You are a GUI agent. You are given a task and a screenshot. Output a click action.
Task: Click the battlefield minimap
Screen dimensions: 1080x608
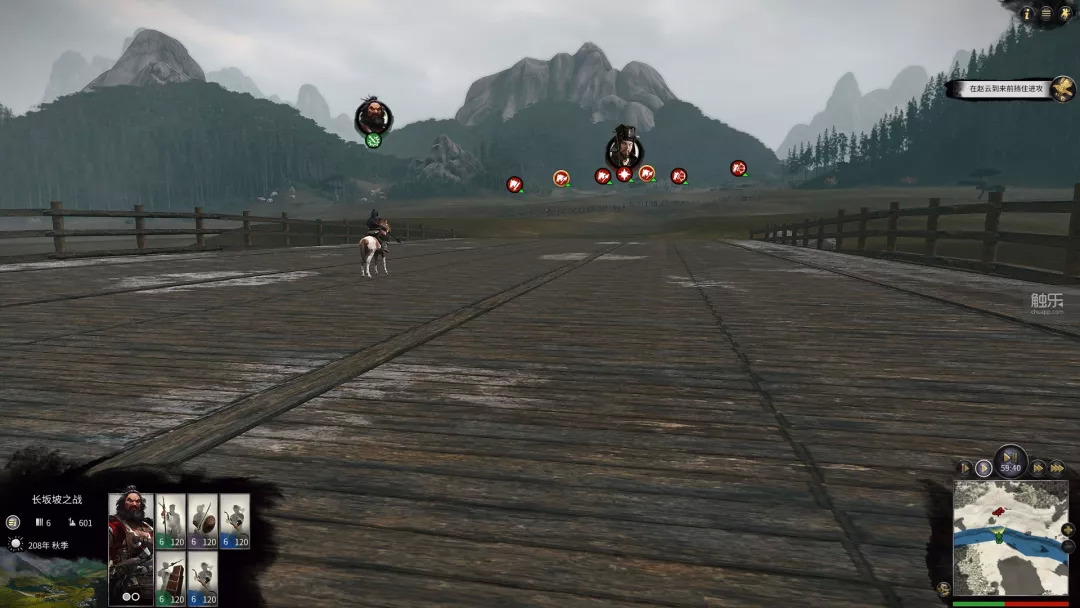1010,538
